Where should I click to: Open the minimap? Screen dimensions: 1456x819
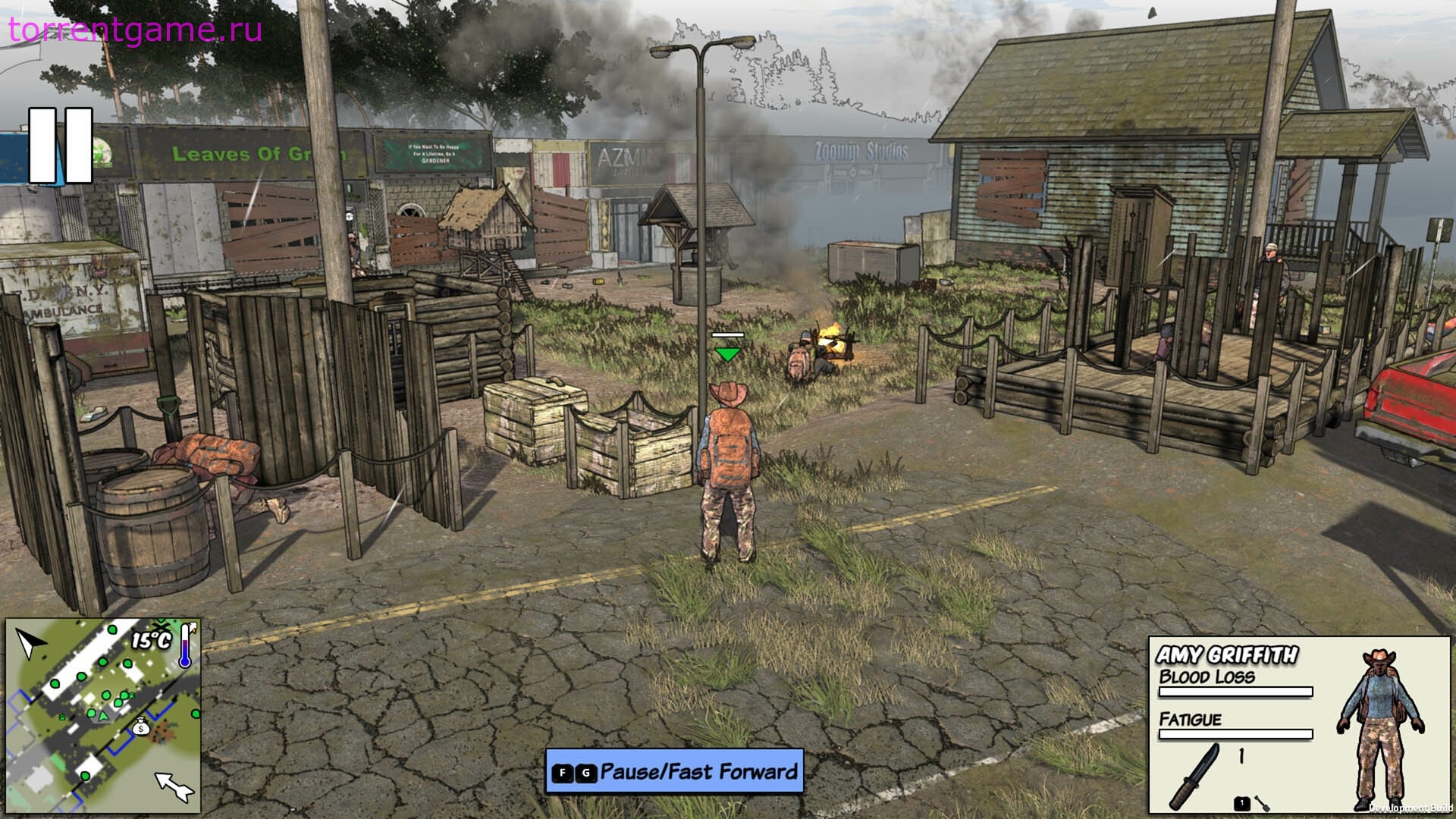pos(103,716)
